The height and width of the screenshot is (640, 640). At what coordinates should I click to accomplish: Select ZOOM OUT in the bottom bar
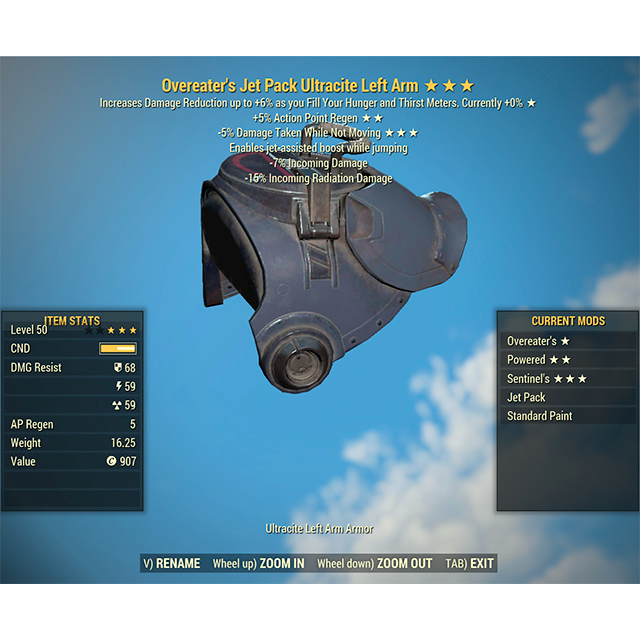[375, 564]
